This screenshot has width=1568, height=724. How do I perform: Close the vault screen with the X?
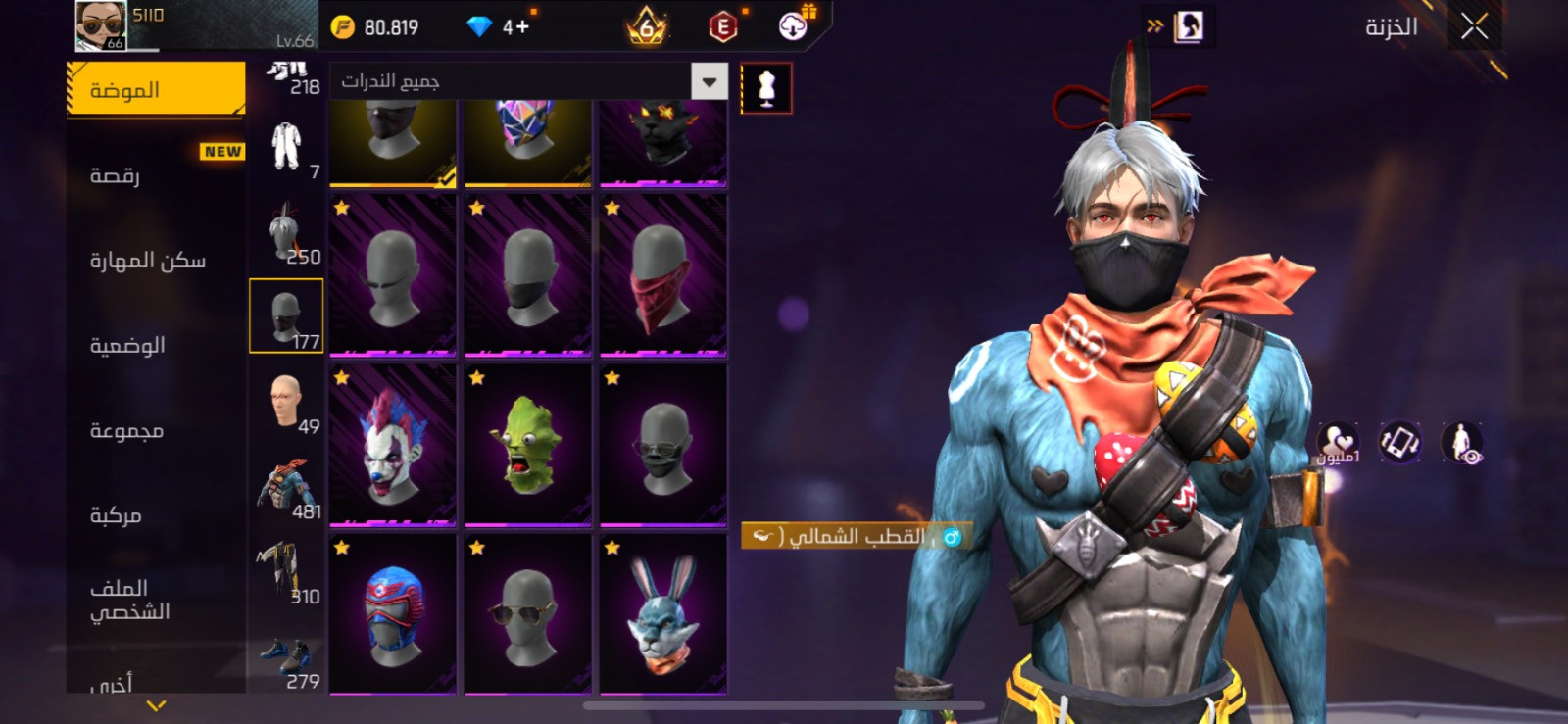point(1474,26)
